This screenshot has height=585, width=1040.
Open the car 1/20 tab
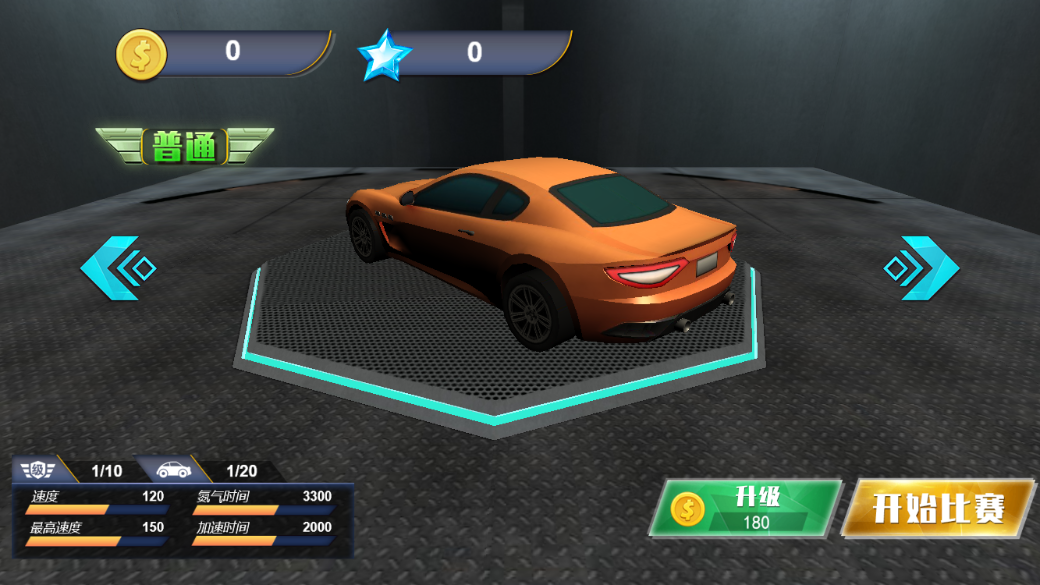pyautogui.click(x=210, y=470)
